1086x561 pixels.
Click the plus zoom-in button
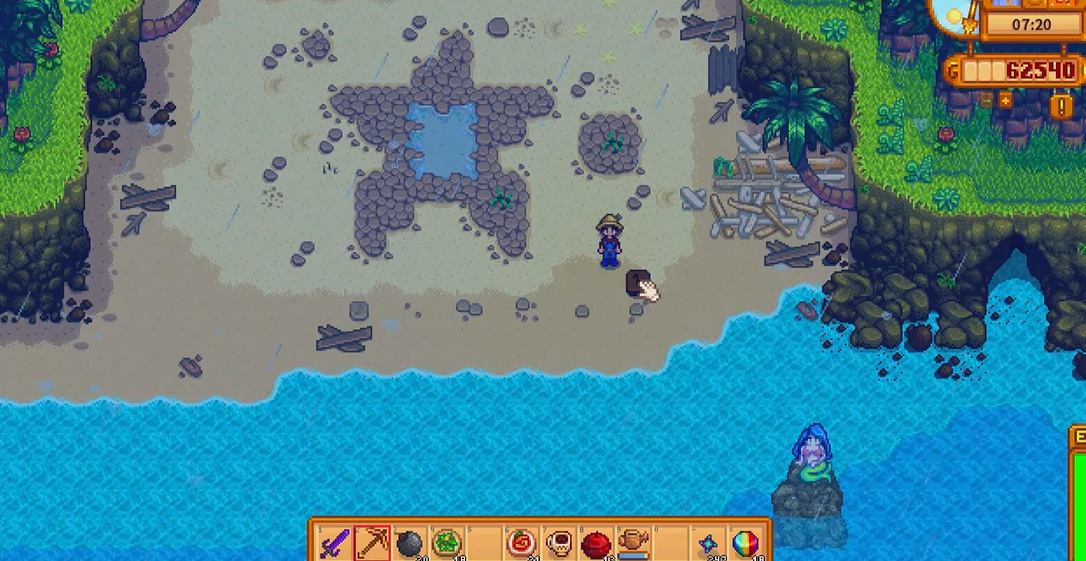1005,100
